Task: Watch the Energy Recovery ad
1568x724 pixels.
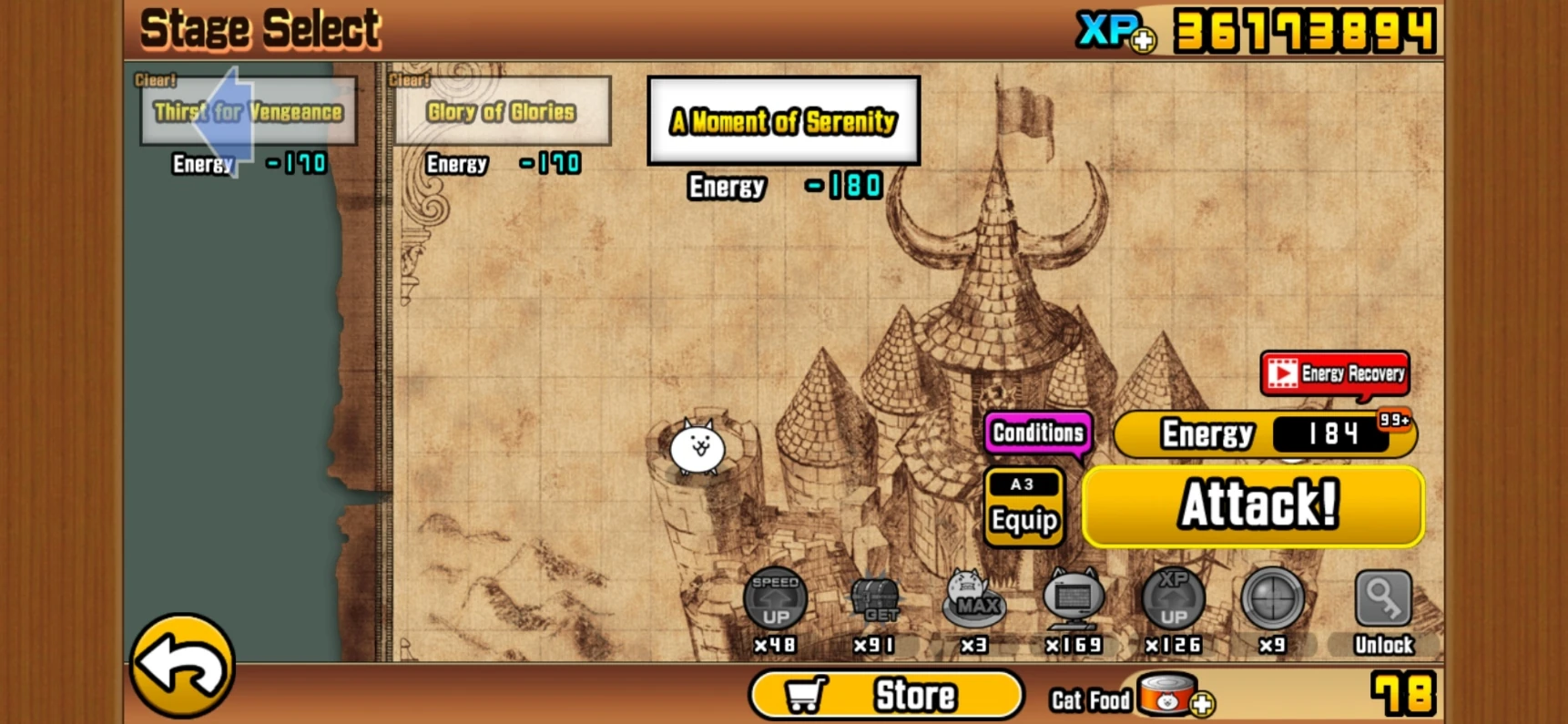Action: 1333,373
